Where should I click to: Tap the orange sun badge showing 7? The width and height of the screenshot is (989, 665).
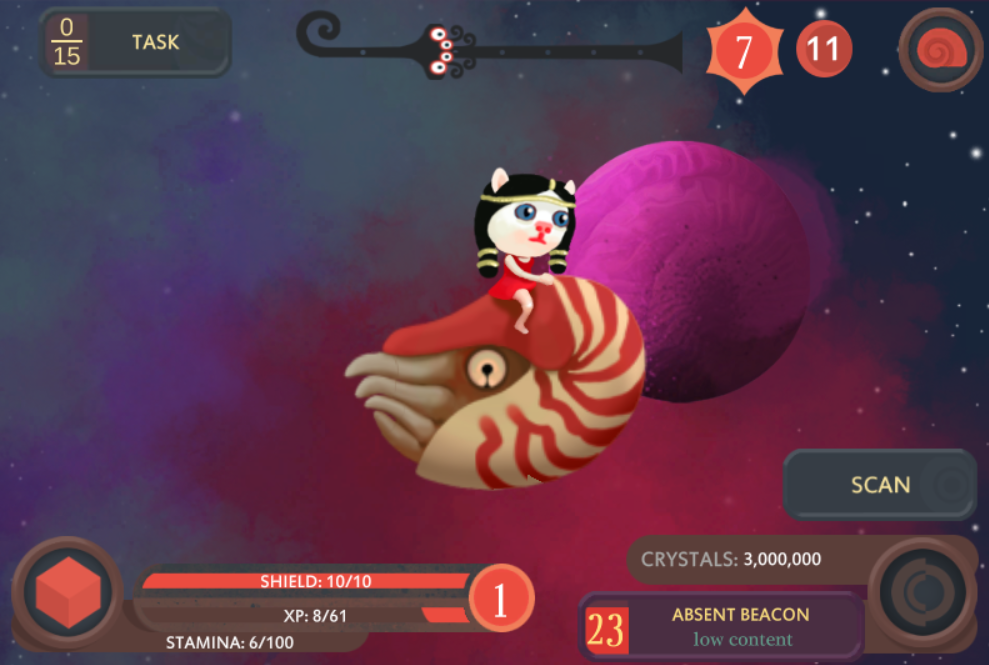(x=743, y=51)
